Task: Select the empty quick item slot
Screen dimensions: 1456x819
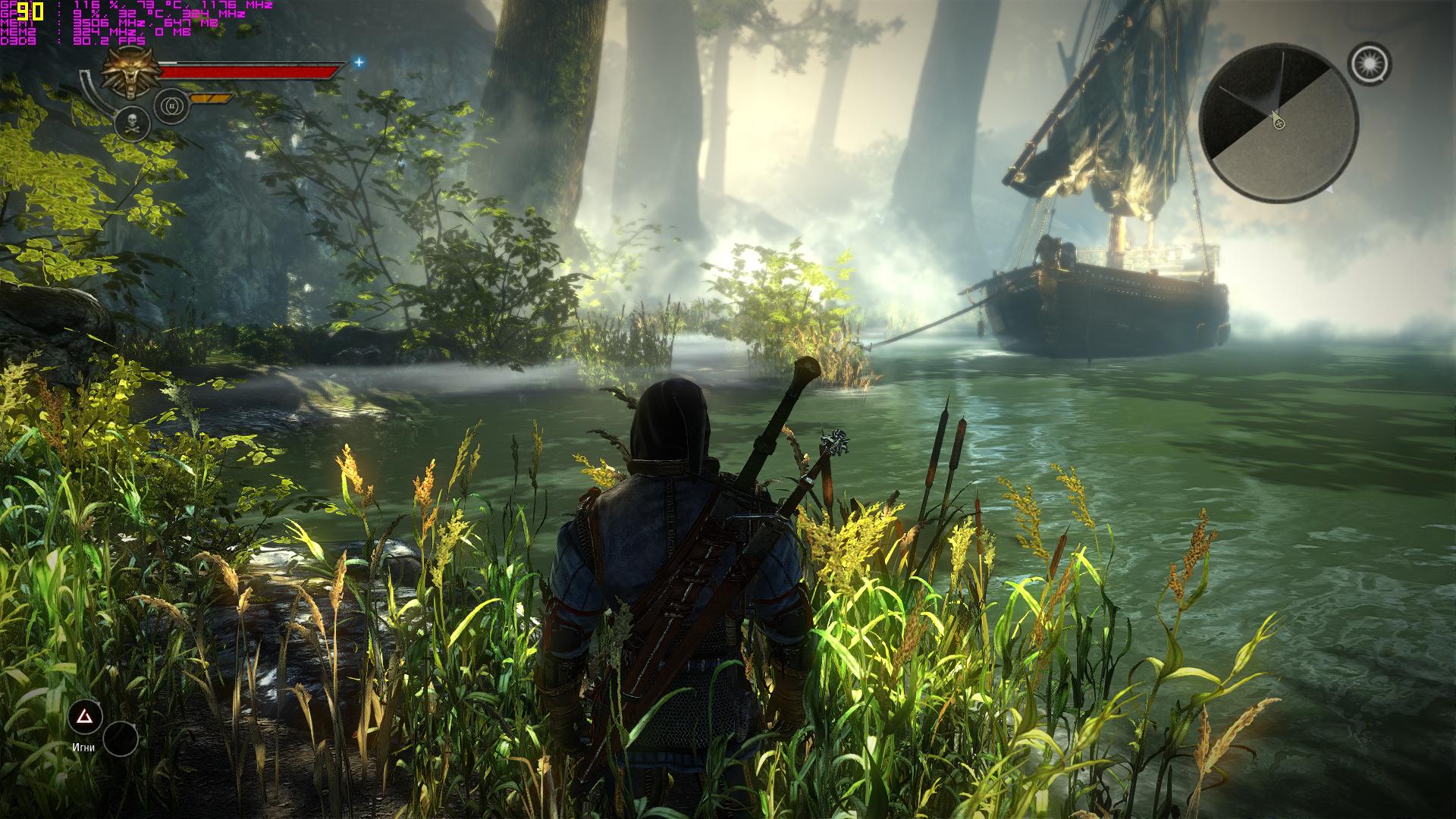Action: point(121,738)
